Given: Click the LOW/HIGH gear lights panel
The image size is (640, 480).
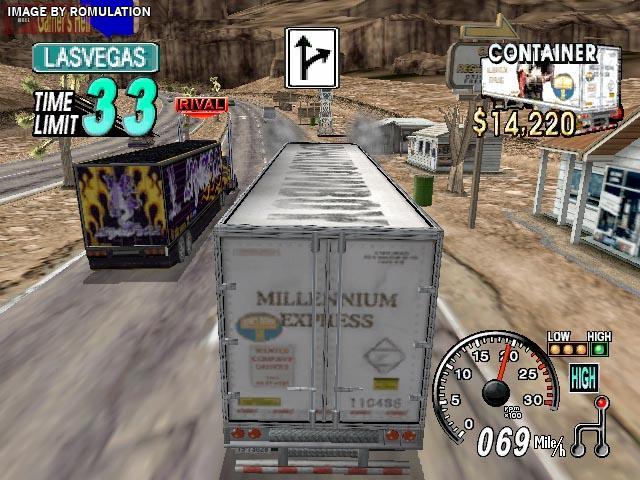Looking at the screenshot, I should pyautogui.click(x=578, y=345).
